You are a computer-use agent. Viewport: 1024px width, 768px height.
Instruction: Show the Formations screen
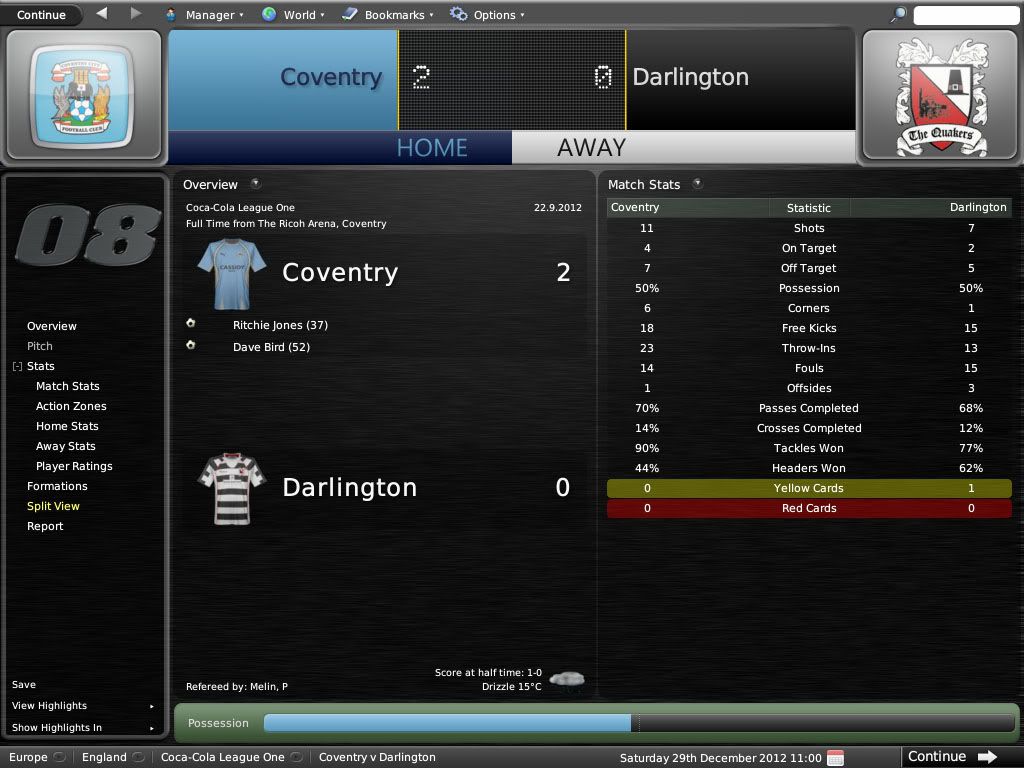[57, 486]
